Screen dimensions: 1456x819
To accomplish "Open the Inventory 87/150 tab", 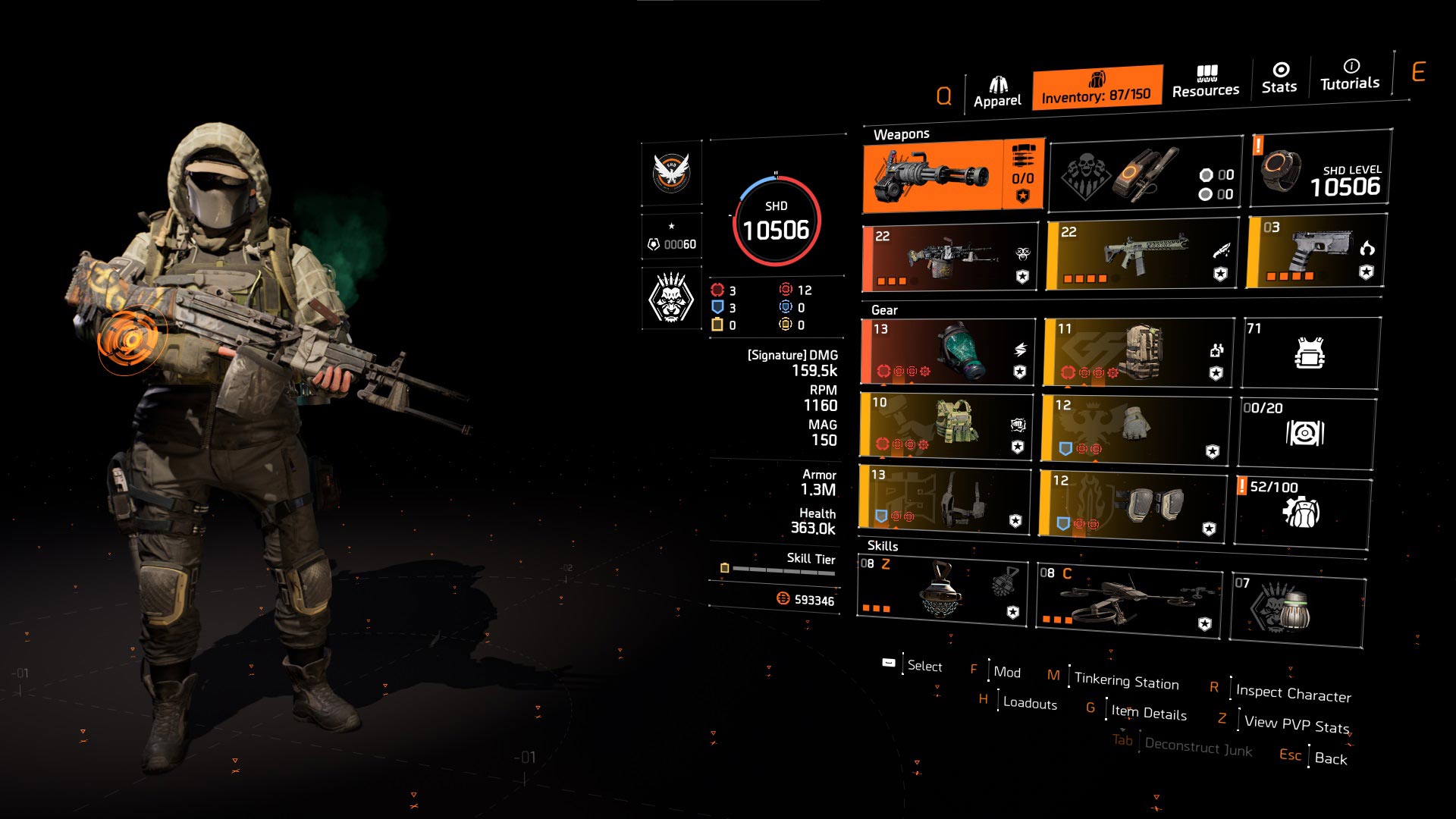I will coord(1097,88).
